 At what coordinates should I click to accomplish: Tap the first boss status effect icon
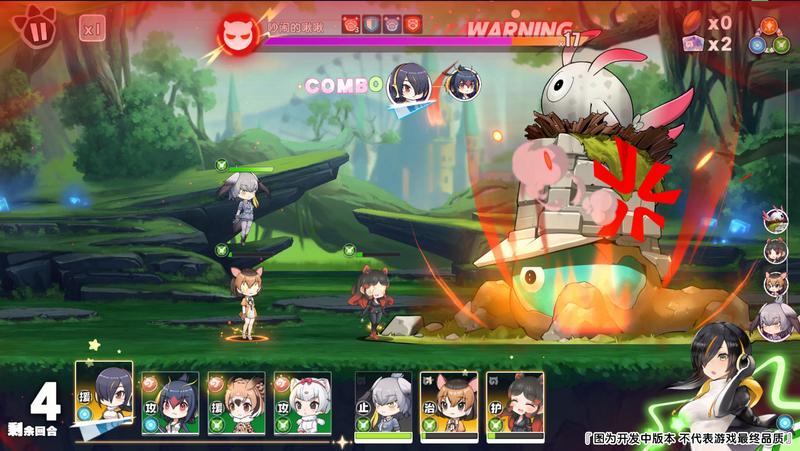pos(351,24)
